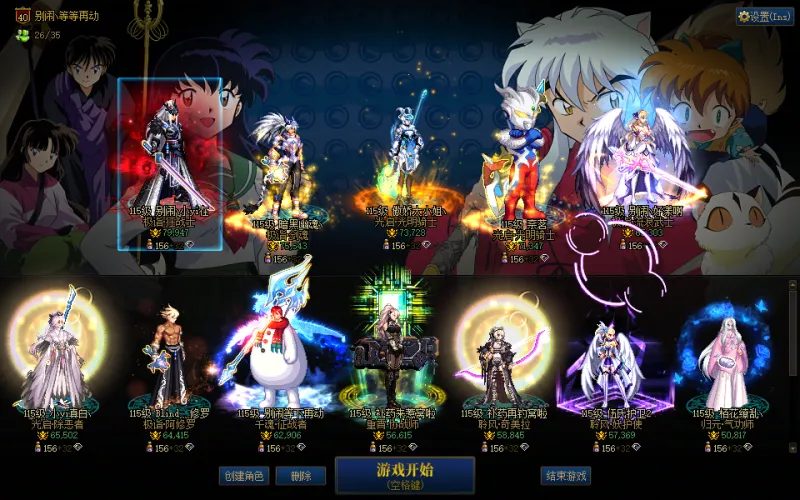Image resolution: width=800 pixels, height=500 pixels.
Task: Click the 游戏开始 start game button
Action: [x=404, y=474]
